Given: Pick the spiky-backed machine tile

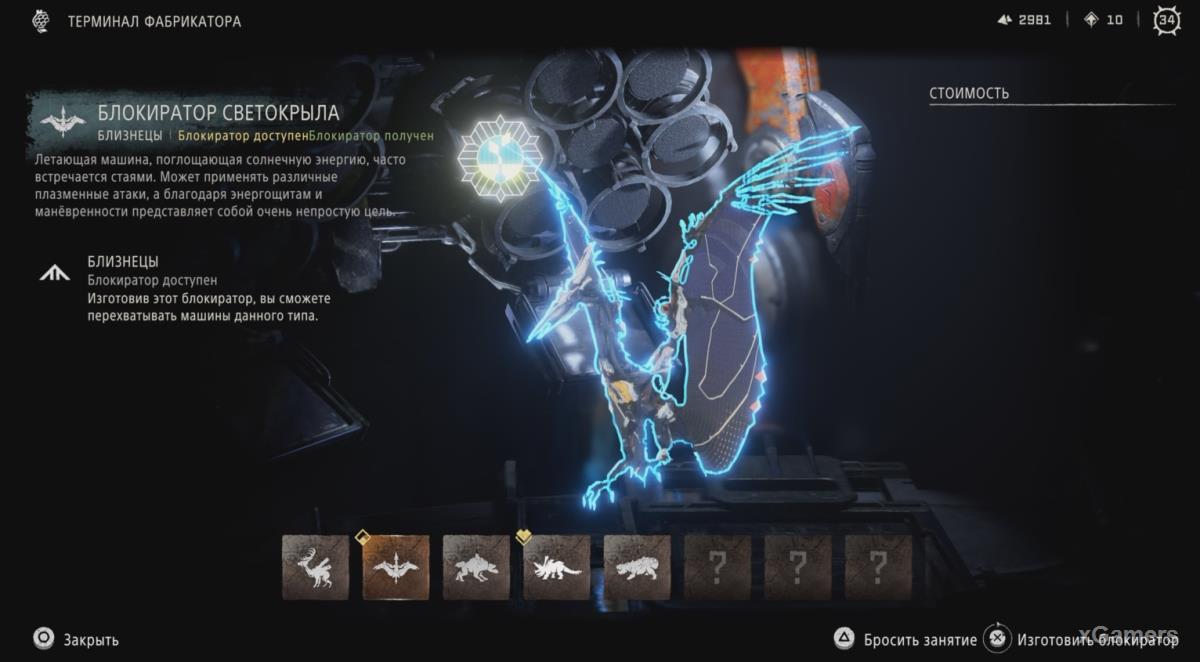Looking at the screenshot, I should [x=557, y=567].
